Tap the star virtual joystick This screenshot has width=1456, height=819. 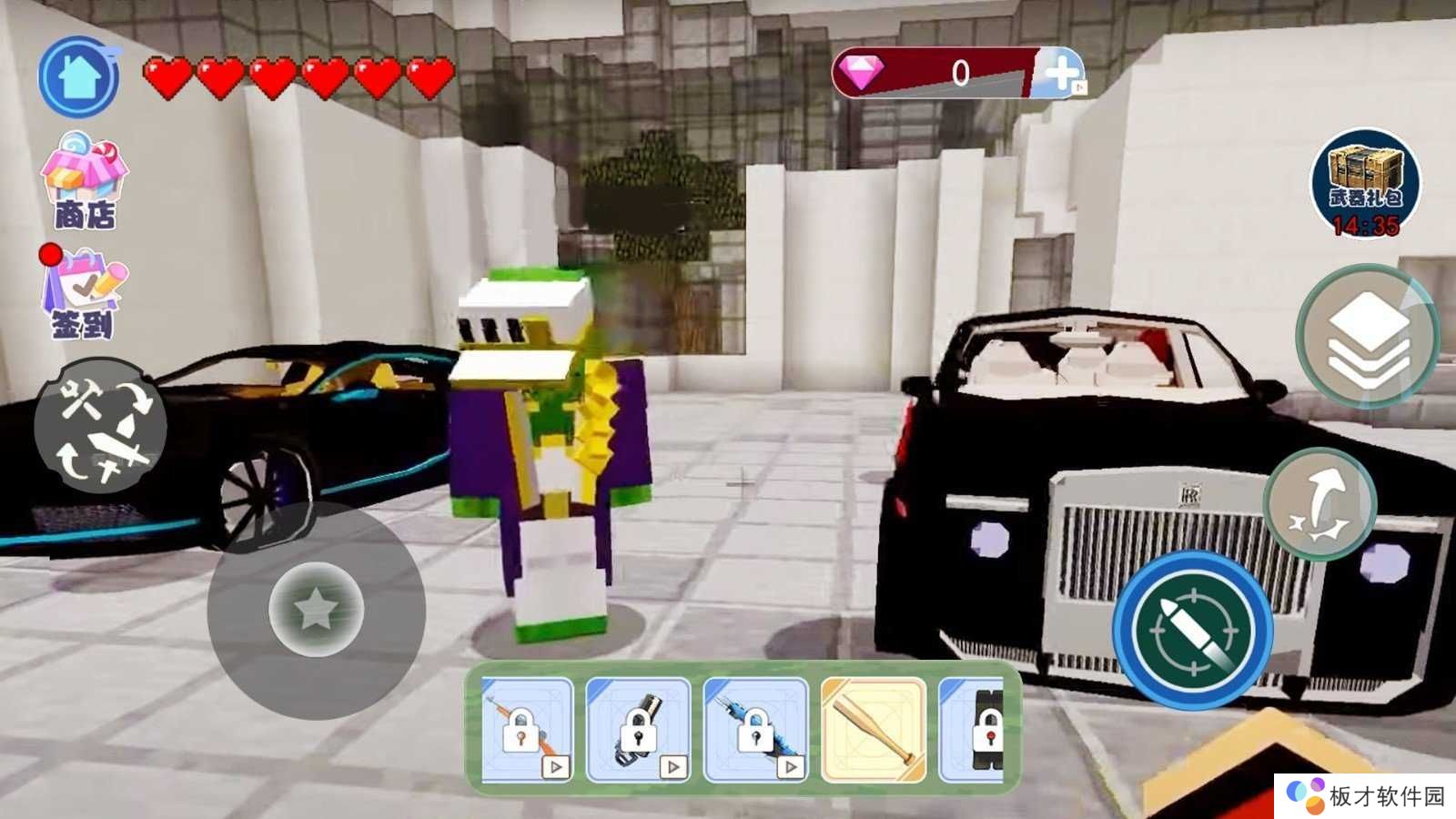coord(316,610)
